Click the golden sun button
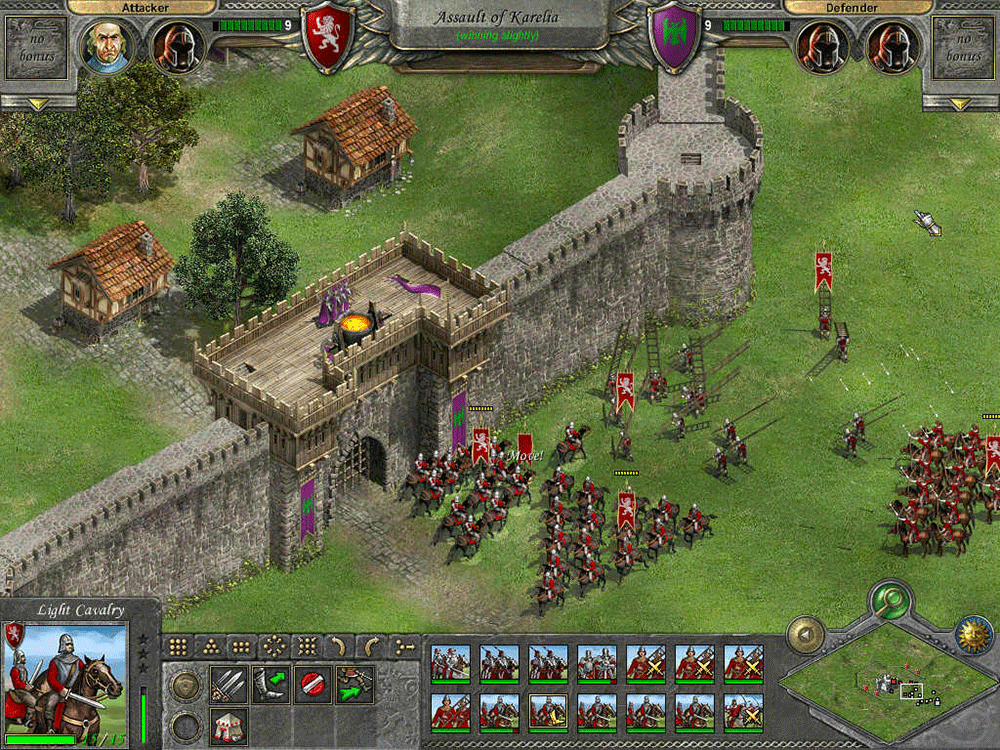1000x750 pixels. [x=972, y=635]
